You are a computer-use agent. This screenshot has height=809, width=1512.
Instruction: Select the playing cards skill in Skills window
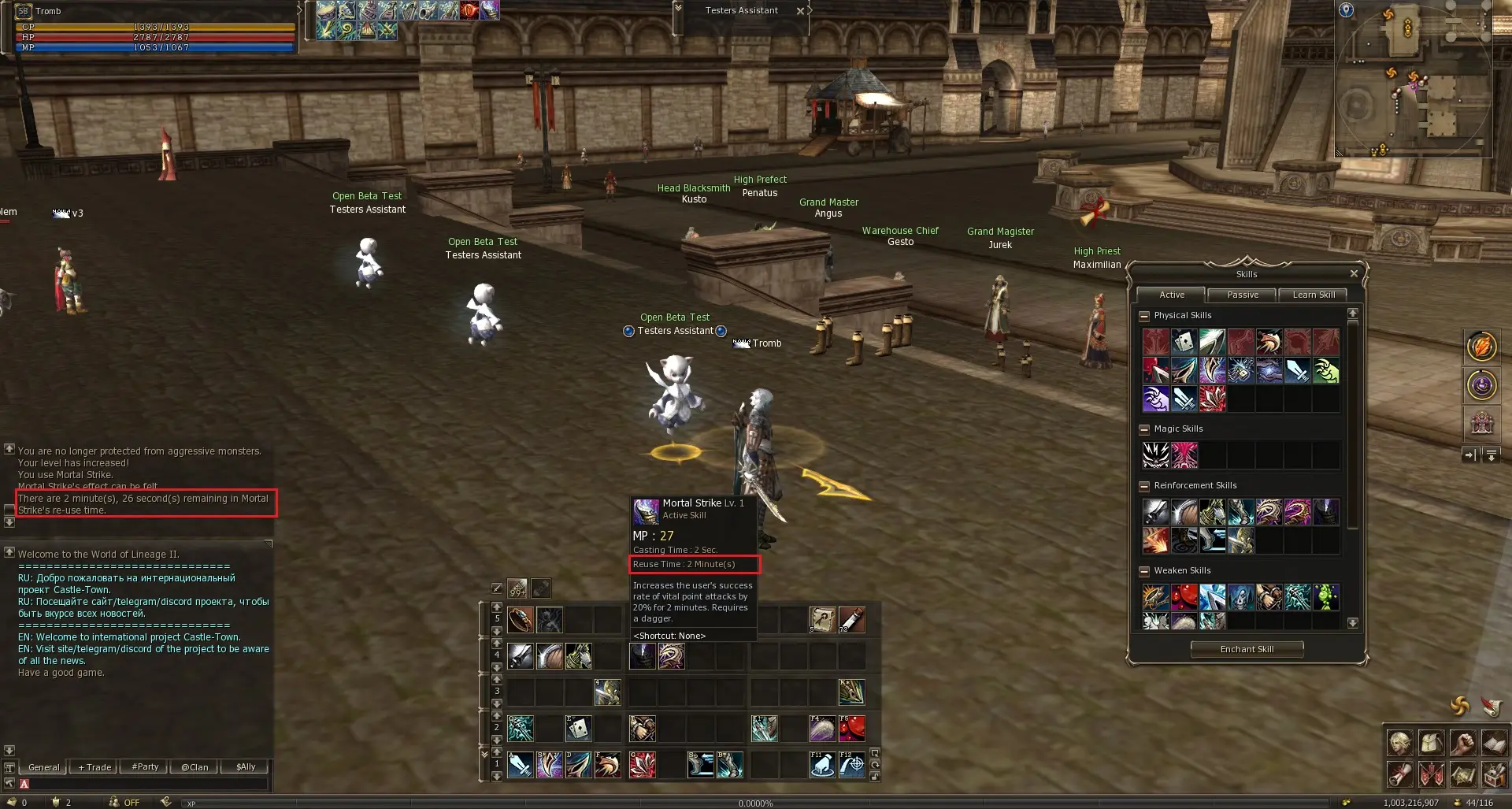click(1184, 342)
